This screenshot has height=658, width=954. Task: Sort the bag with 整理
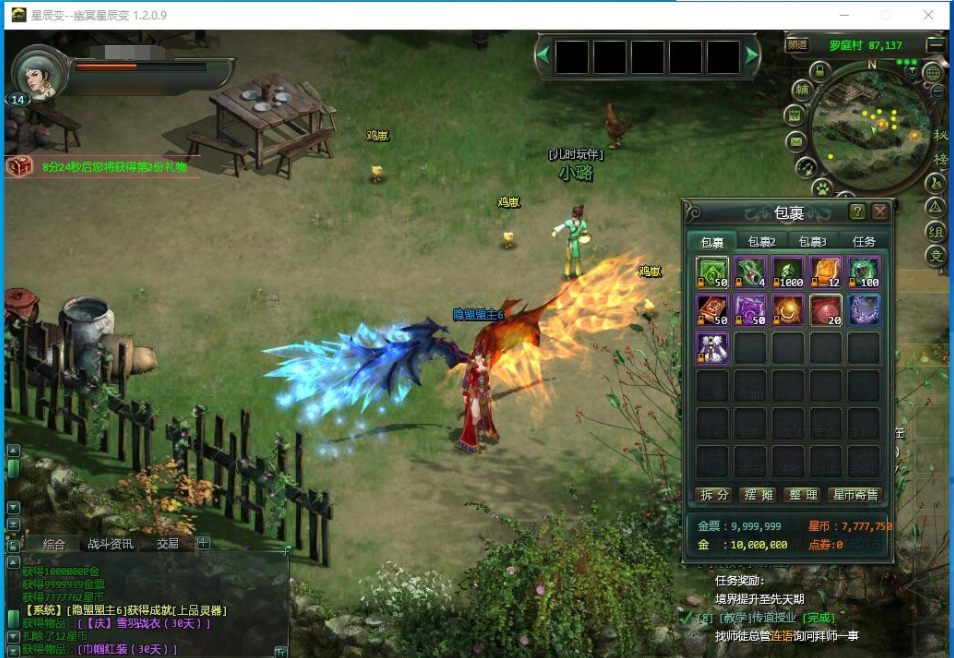click(801, 495)
